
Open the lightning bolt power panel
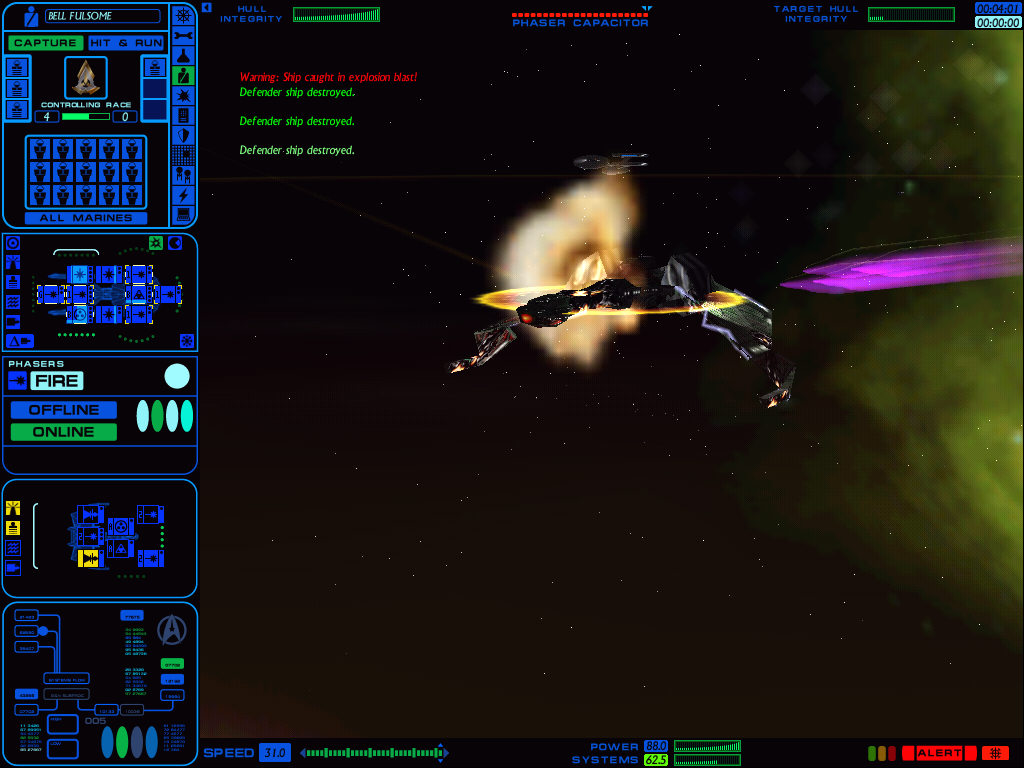pyautogui.click(x=183, y=195)
